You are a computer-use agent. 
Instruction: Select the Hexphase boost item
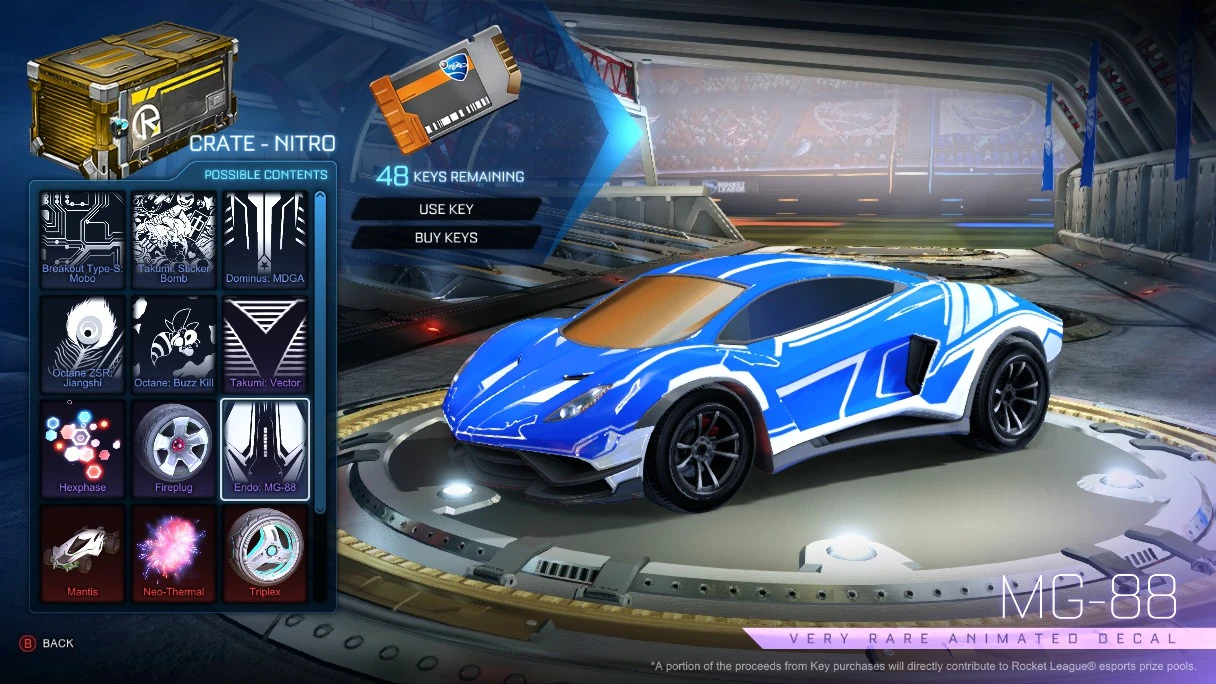pyautogui.click(x=83, y=448)
